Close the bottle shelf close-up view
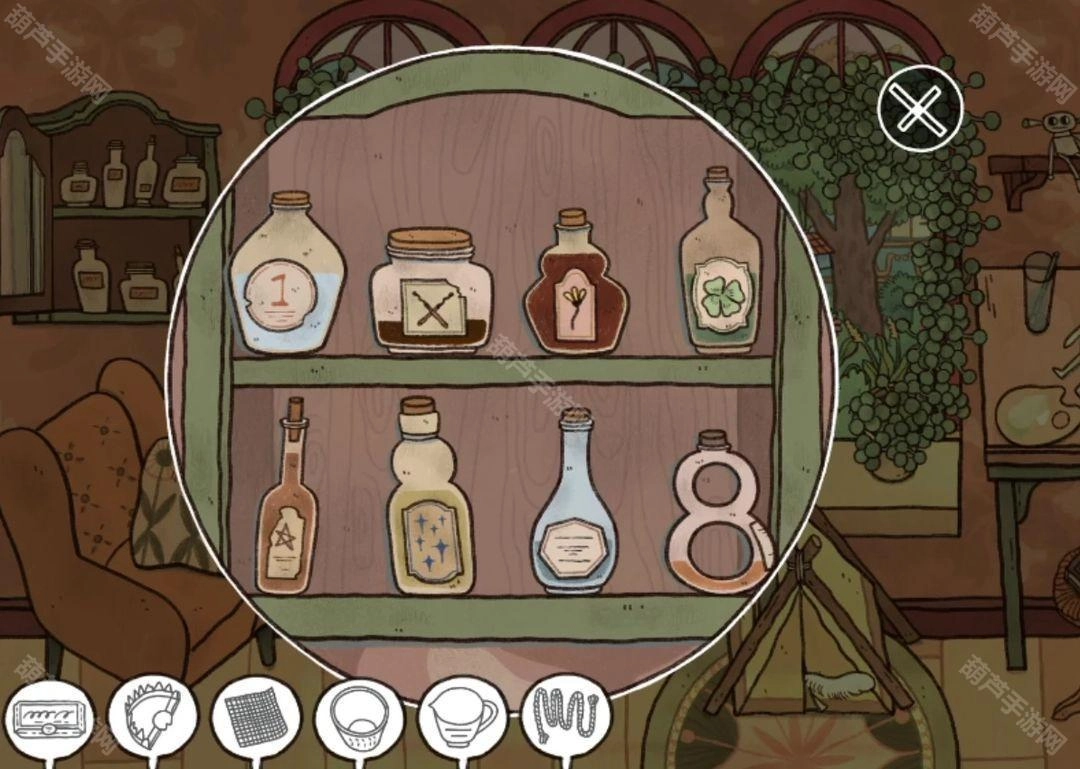1080x769 pixels. [x=919, y=108]
